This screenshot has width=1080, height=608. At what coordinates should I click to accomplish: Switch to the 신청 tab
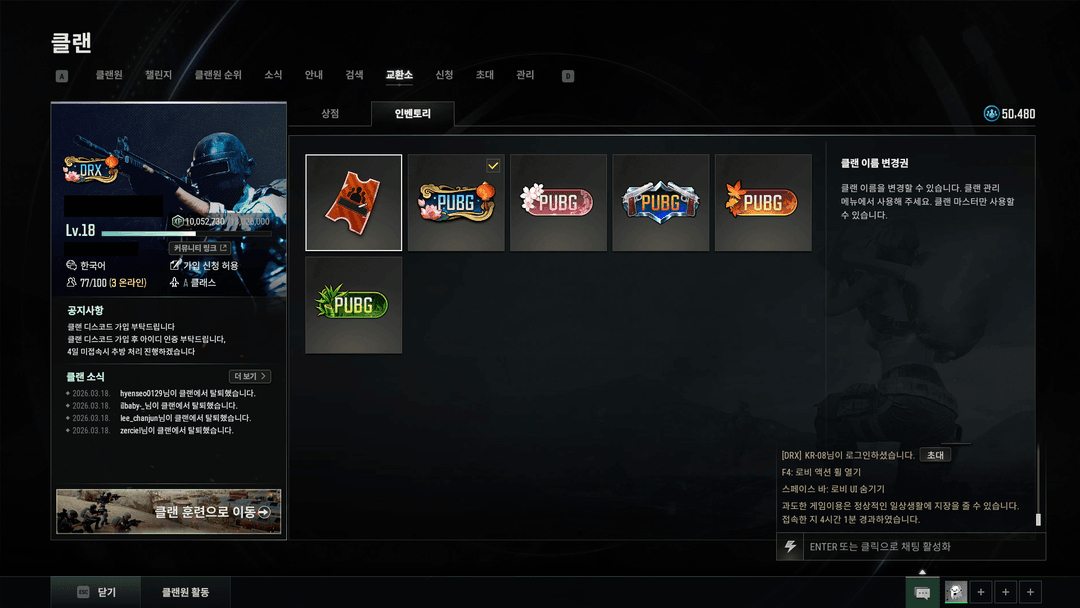pyautogui.click(x=444, y=75)
